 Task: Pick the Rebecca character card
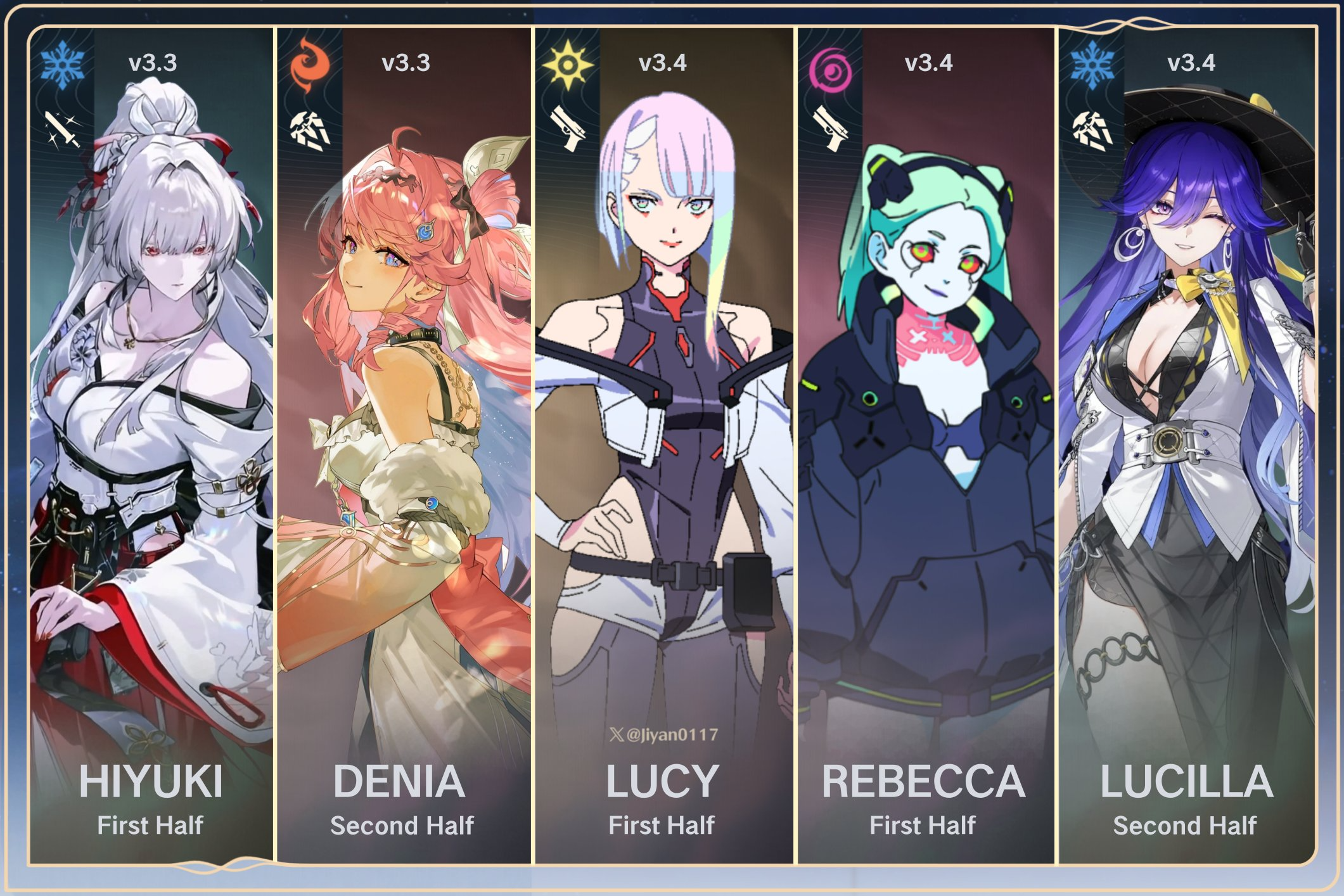(x=925, y=444)
